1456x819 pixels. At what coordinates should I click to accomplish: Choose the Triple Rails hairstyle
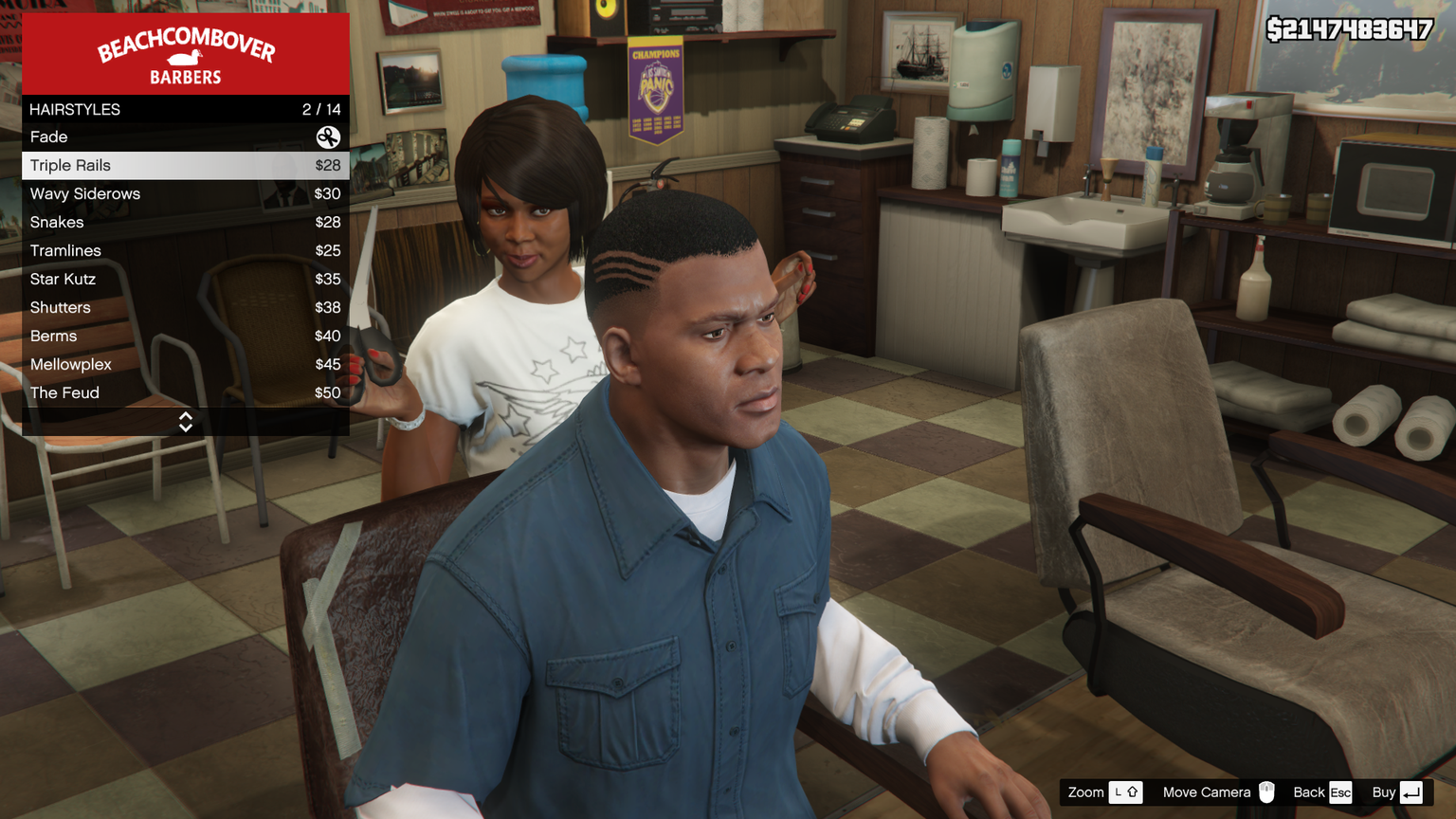[x=185, y=166]
